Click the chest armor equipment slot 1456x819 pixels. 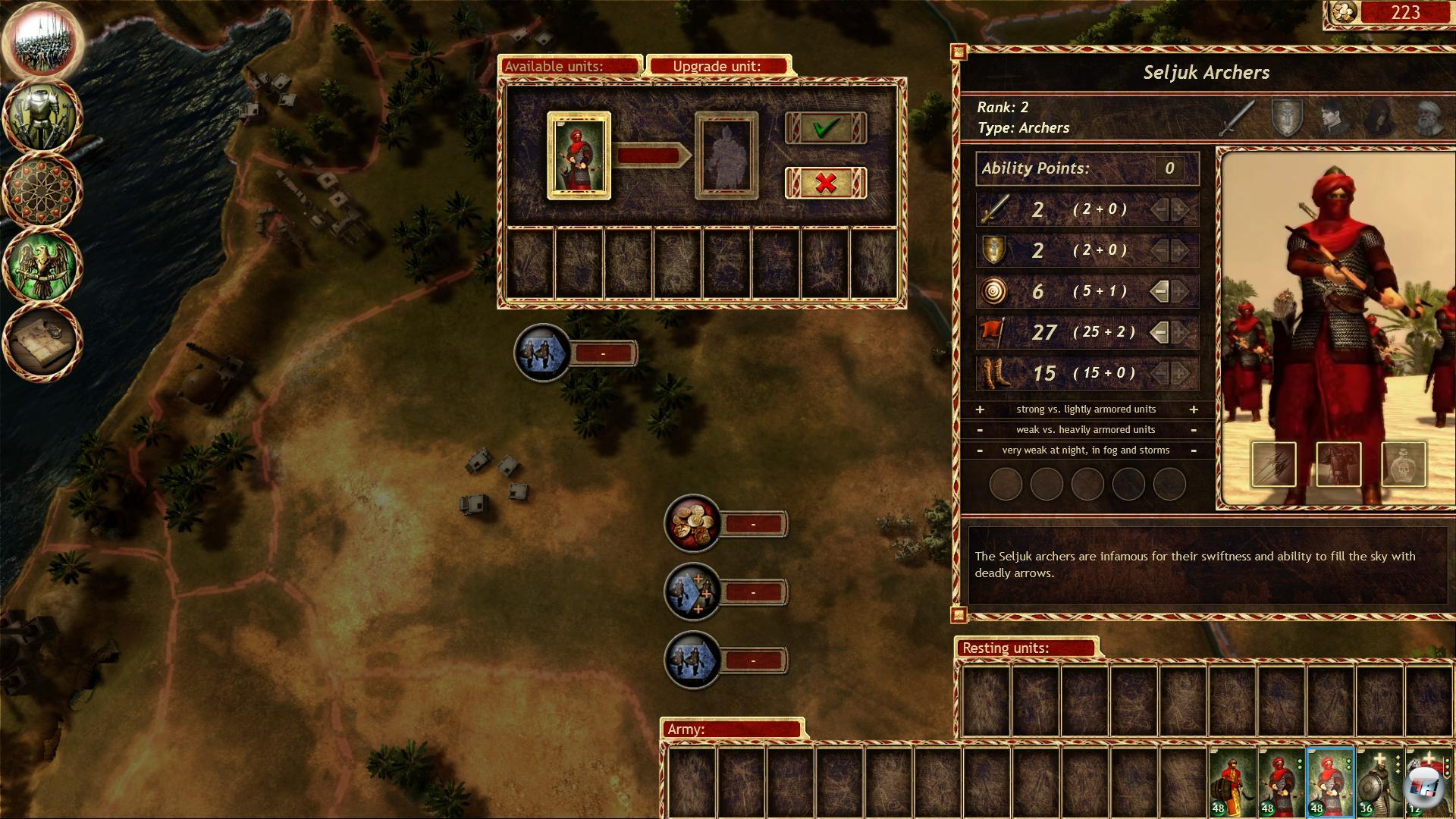1338,464
